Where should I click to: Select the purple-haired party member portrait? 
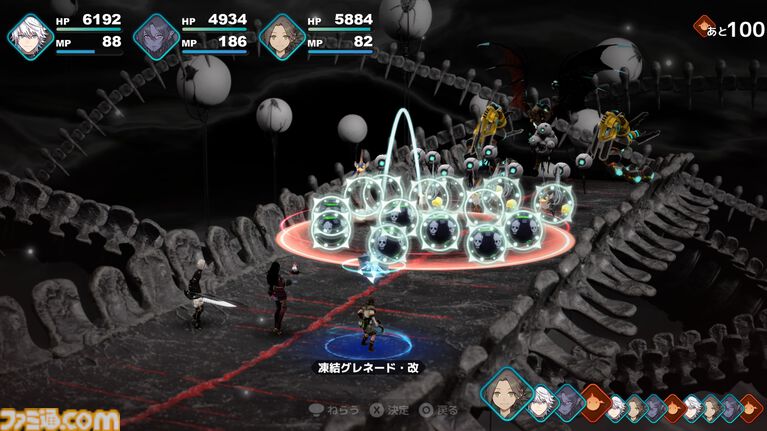pyautogui.click(x=155, y=38)
